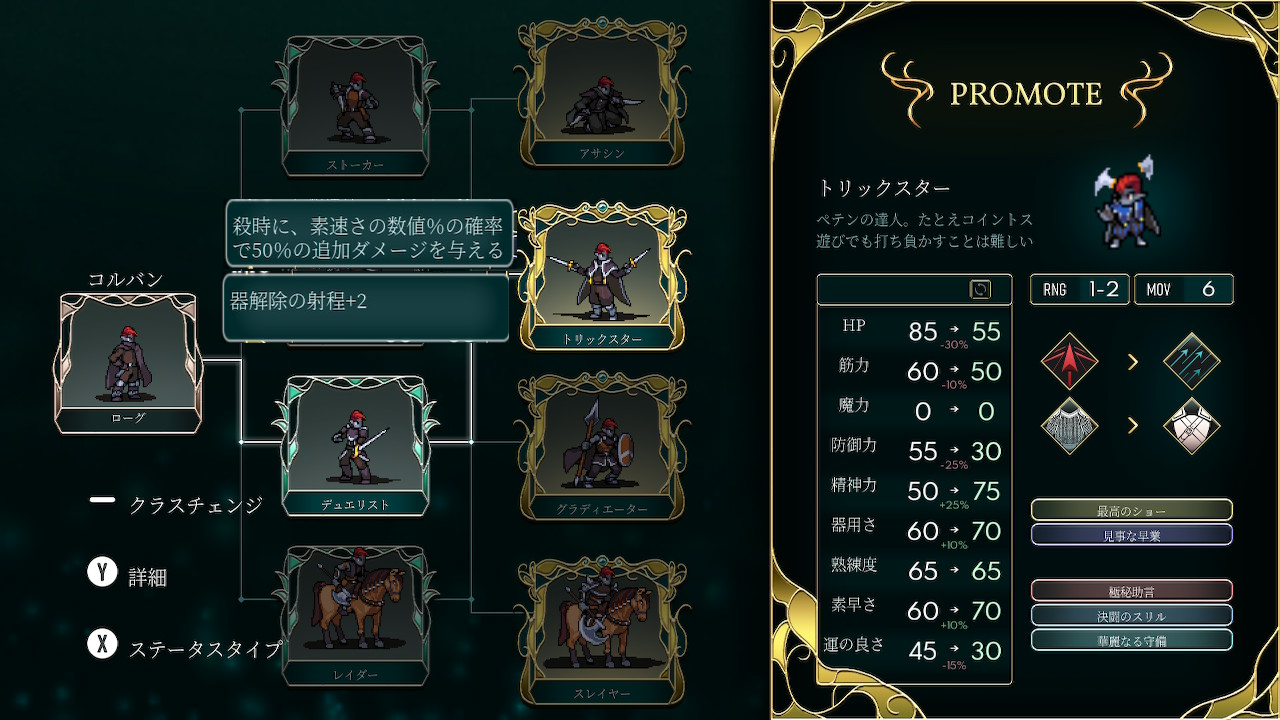
Task: Show the 華麗なる守備 skill details
Action: [x=1131, y=640]
